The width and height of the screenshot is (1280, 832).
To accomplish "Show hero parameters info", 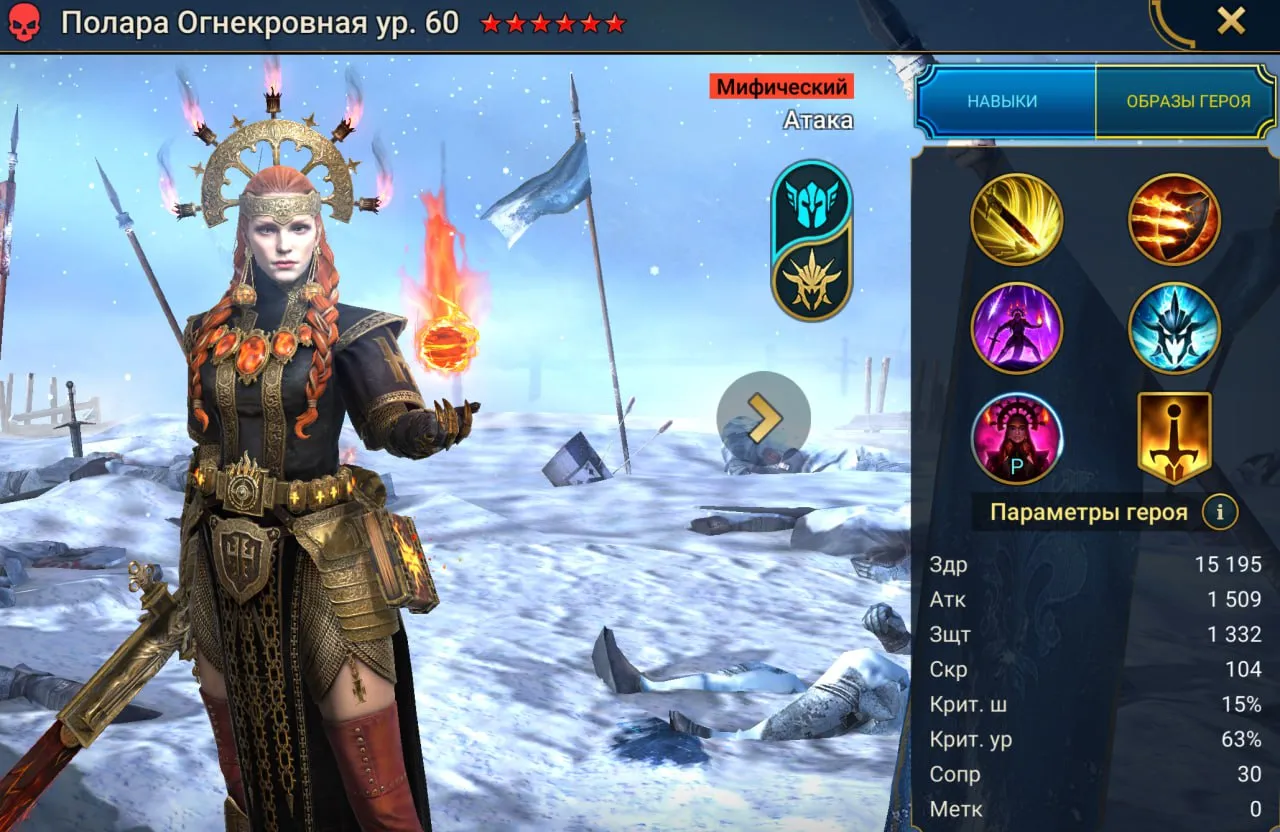I will [1220, 513].
